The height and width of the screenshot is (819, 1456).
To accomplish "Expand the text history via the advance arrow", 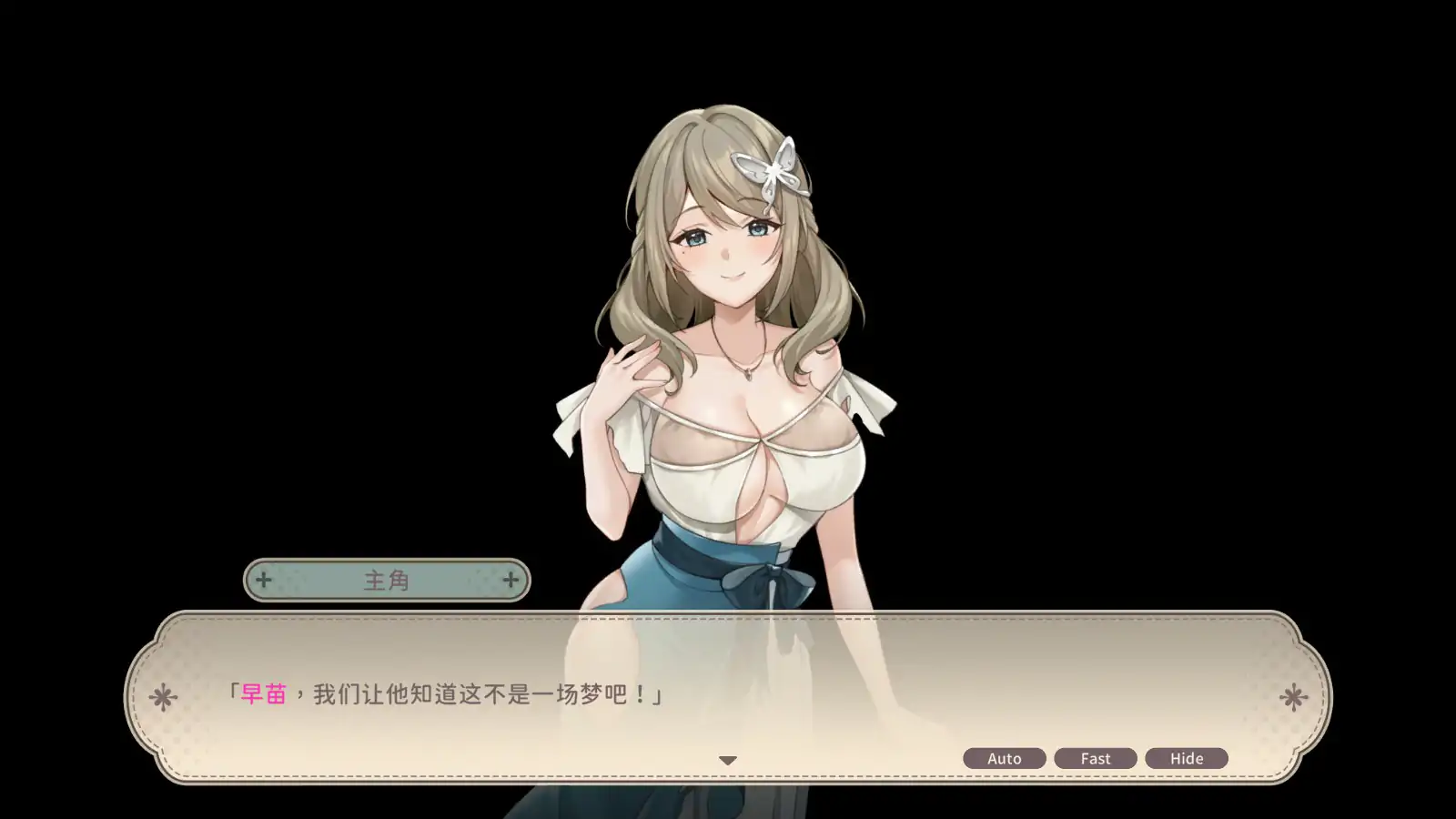I will pyautogui.click(x=727, y=758).
